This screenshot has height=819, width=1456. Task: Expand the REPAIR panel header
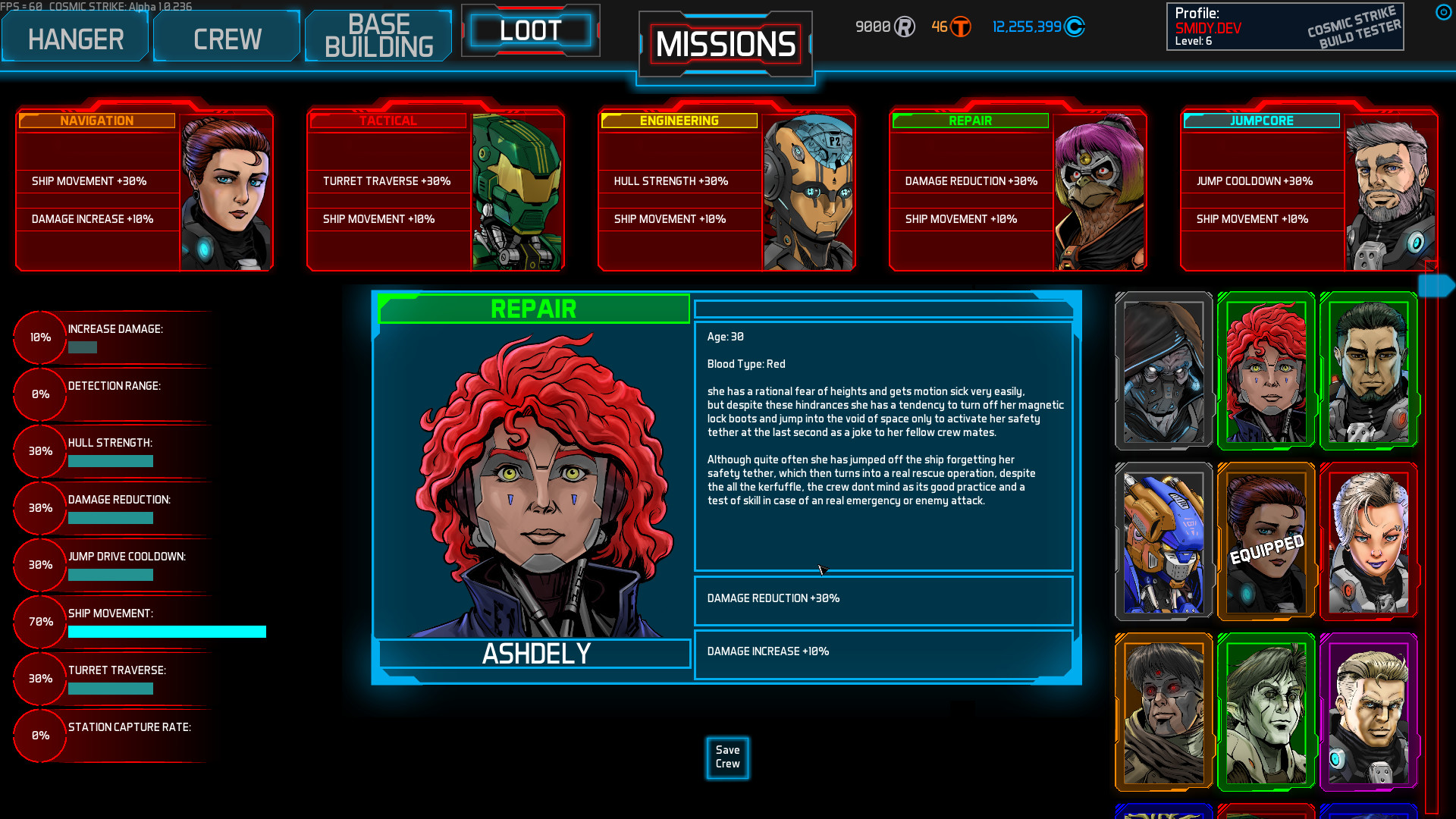pyautogui.click(x=534, y=309)
